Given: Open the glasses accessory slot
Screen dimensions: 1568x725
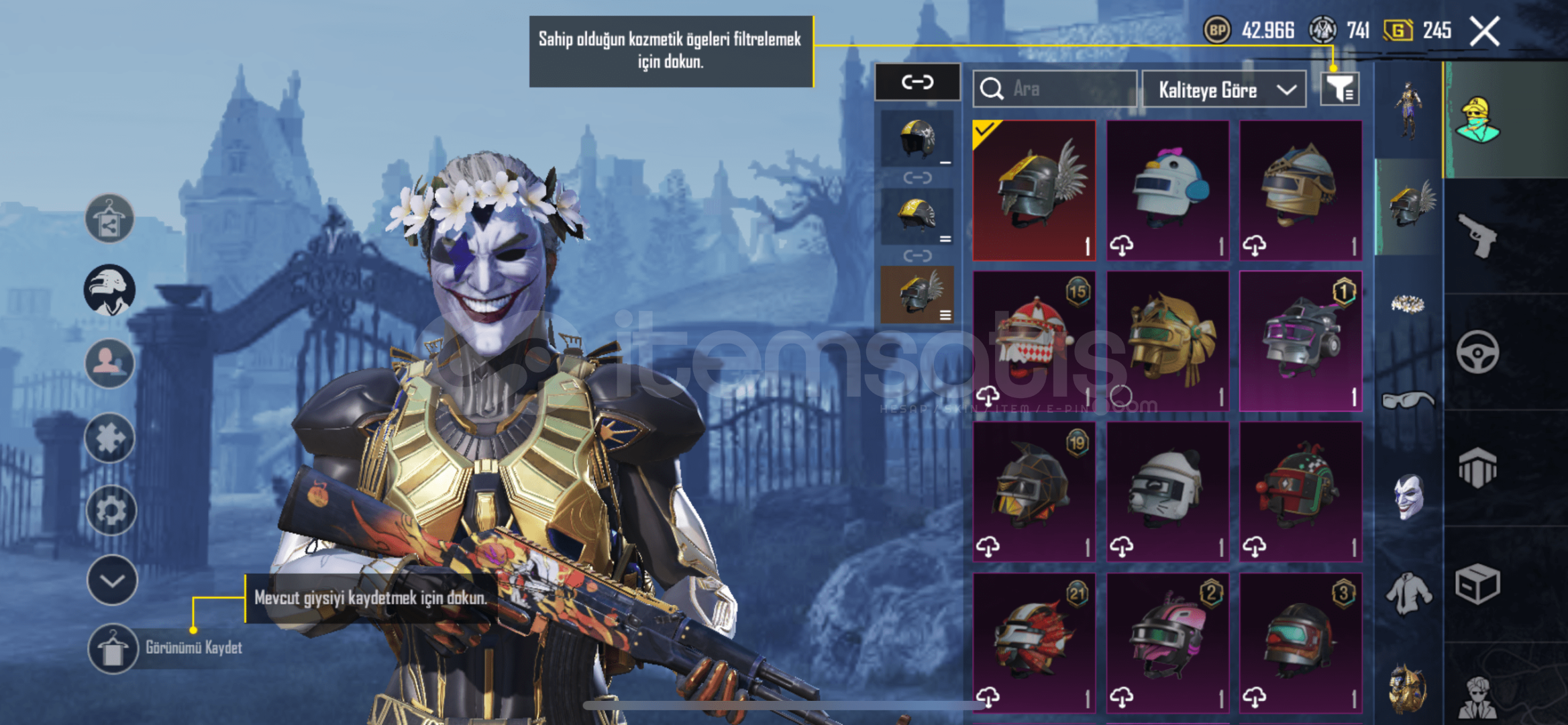Looking at the screenshot, I should point(1408,401).
